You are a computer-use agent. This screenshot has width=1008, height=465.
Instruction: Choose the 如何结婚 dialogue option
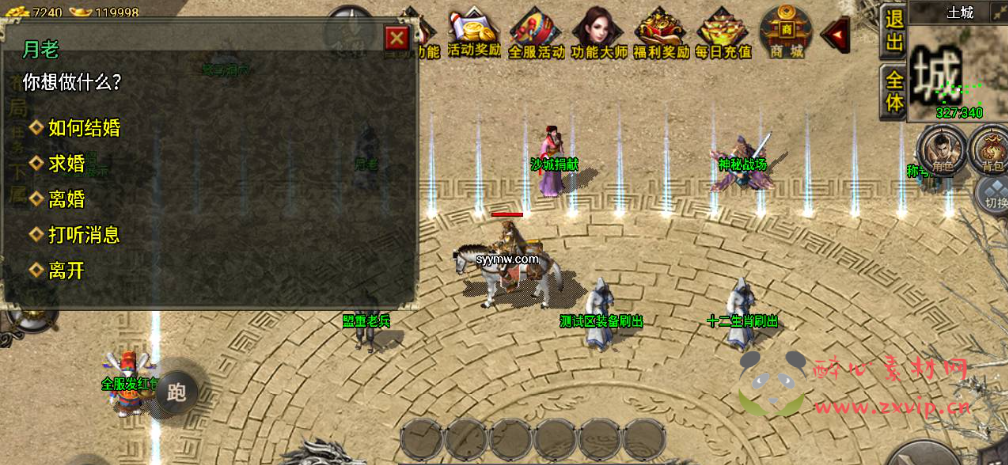tap(84, 127)
